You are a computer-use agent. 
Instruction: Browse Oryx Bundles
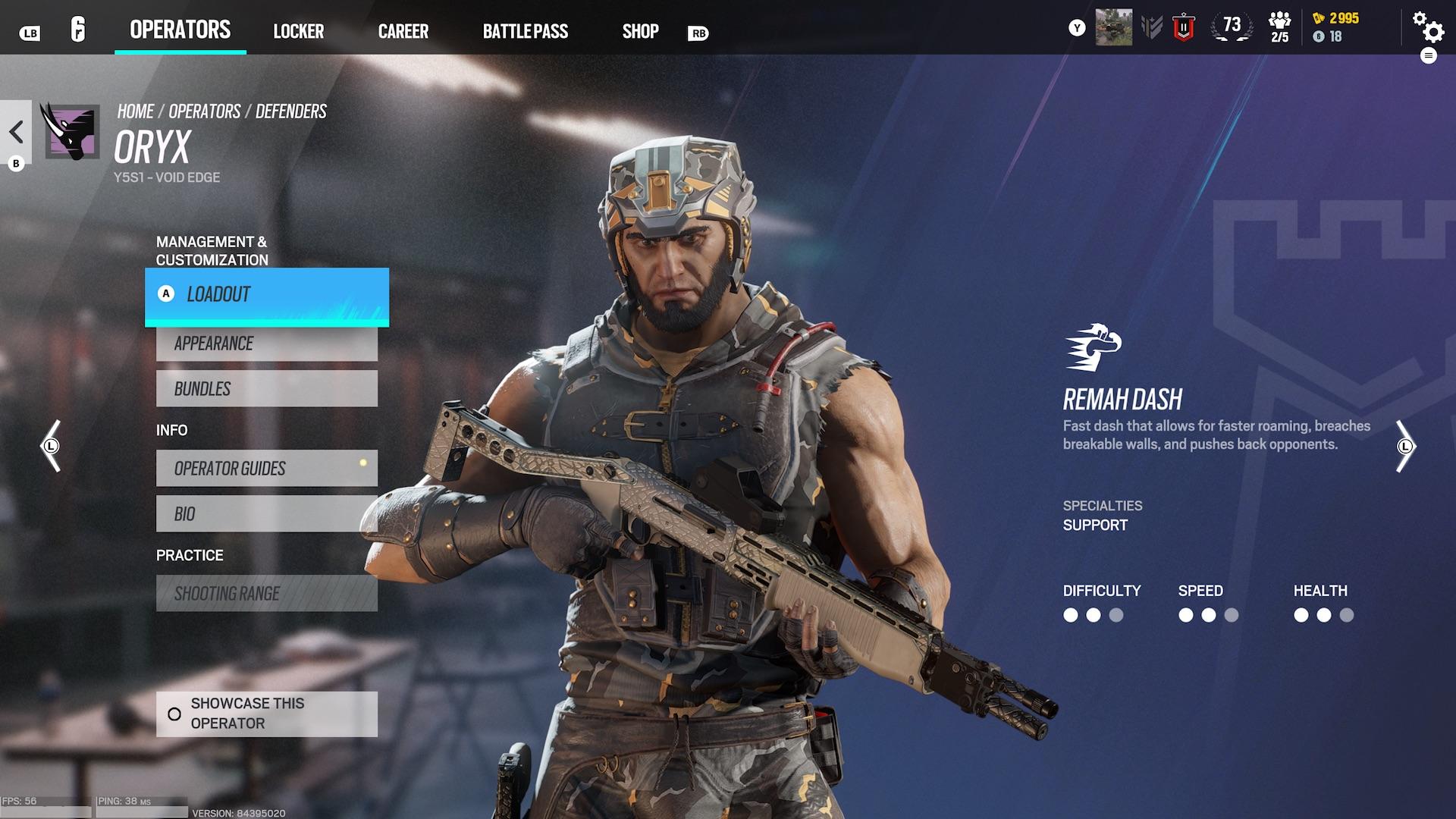click(x=267, y=389)
